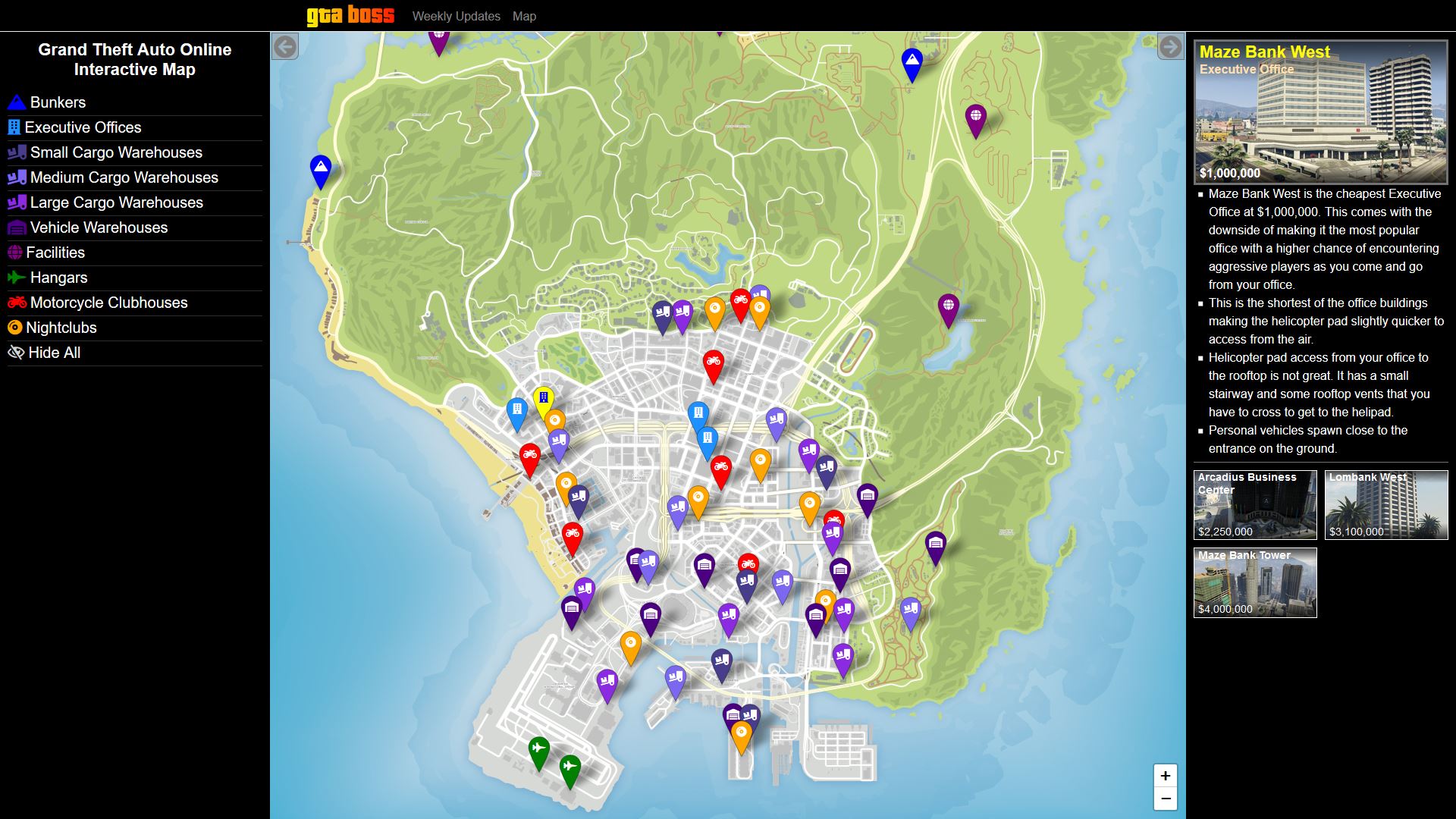Toggle the Small Cargo Warehouses layer

pyautogui.click(x=17, y=152)
